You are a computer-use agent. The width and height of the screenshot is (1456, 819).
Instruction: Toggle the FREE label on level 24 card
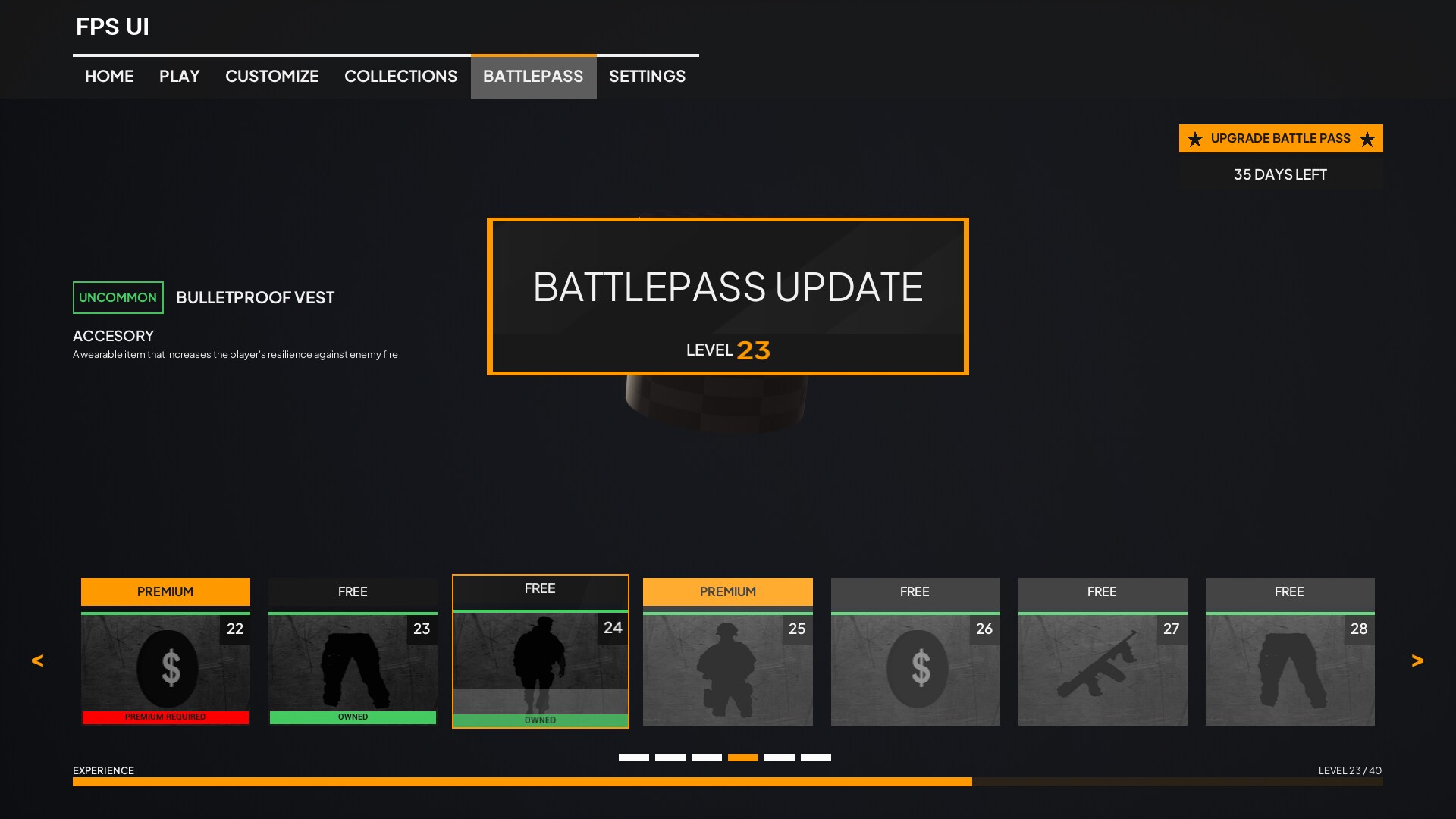(x=540, y=588)
